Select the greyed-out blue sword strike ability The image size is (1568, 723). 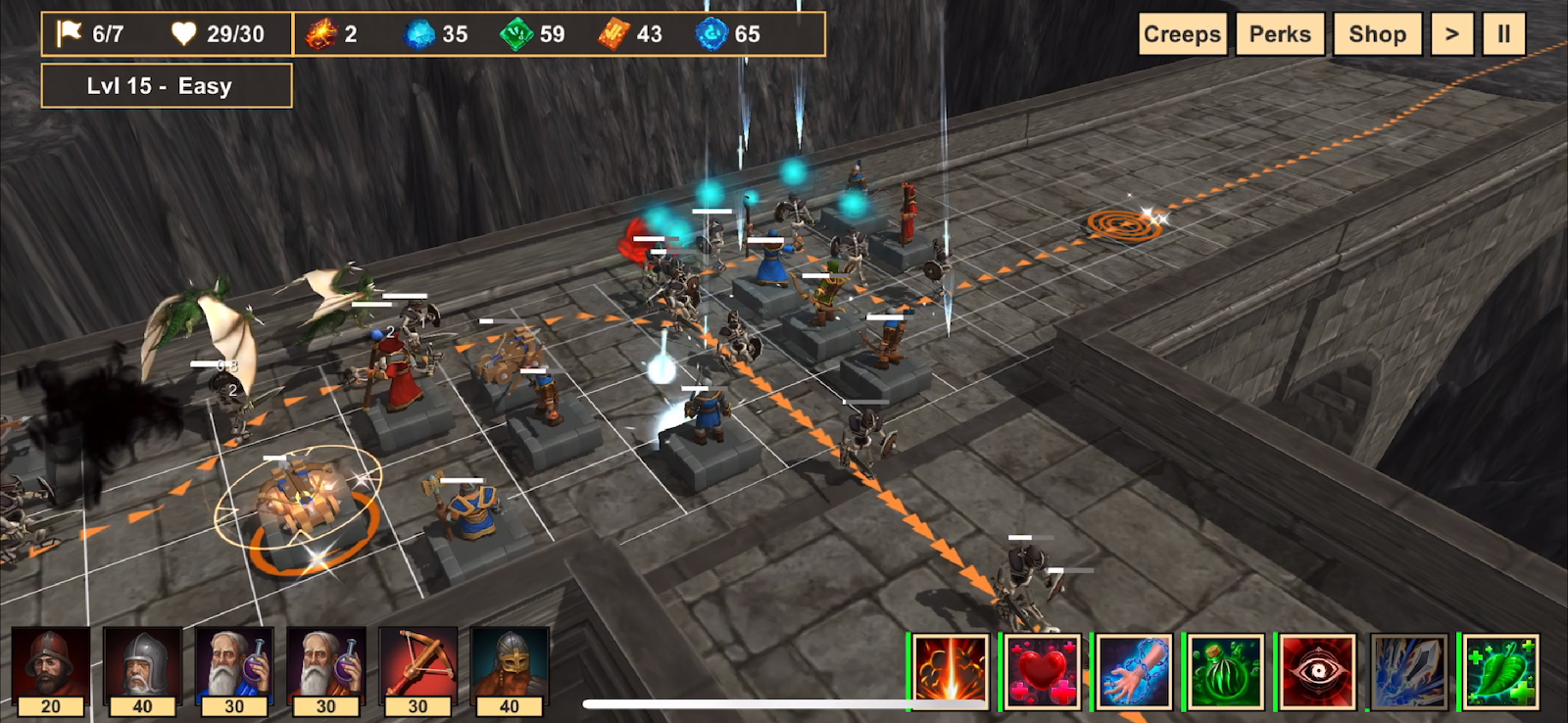click(x=1409, y=671)
